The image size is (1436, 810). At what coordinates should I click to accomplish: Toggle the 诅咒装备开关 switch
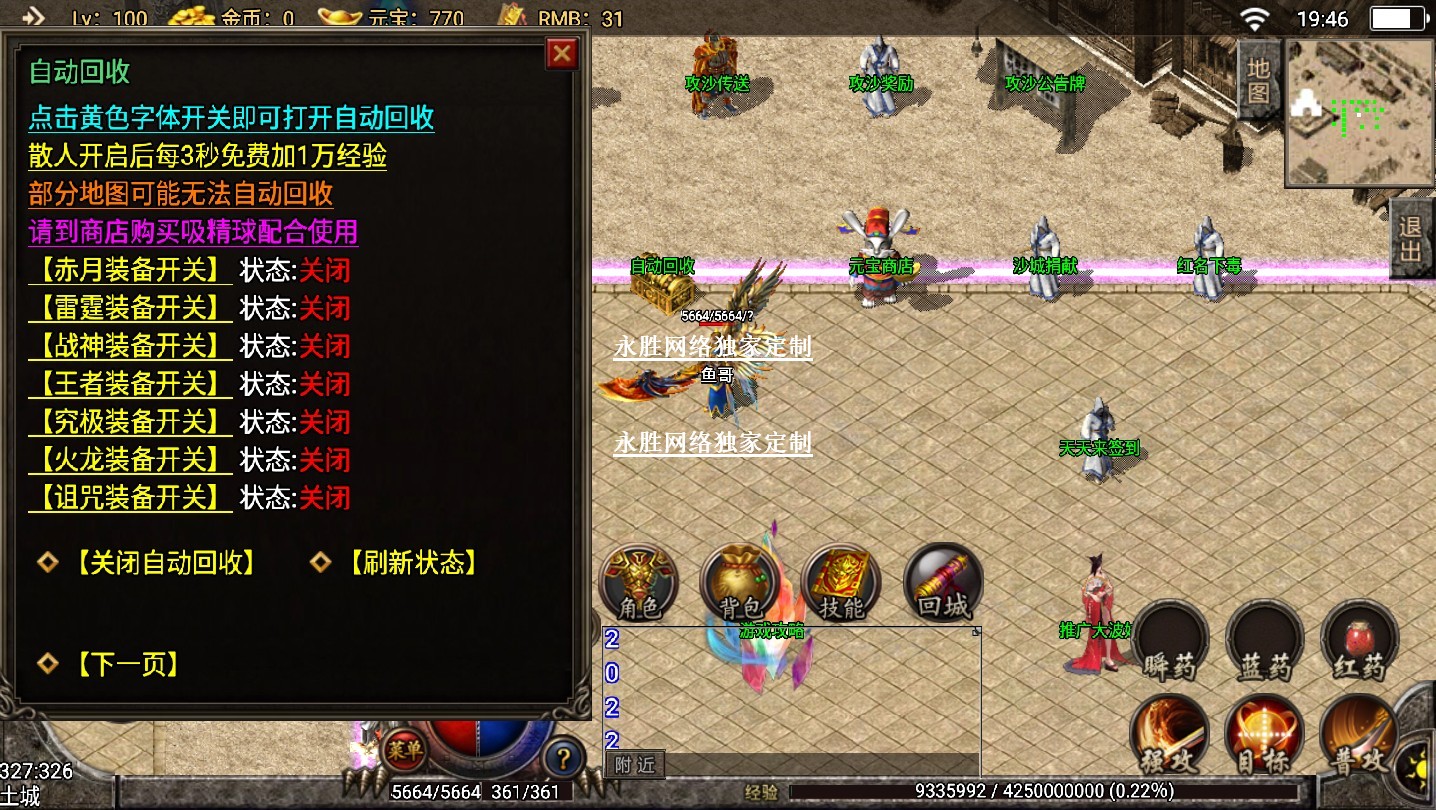[129, 498]
